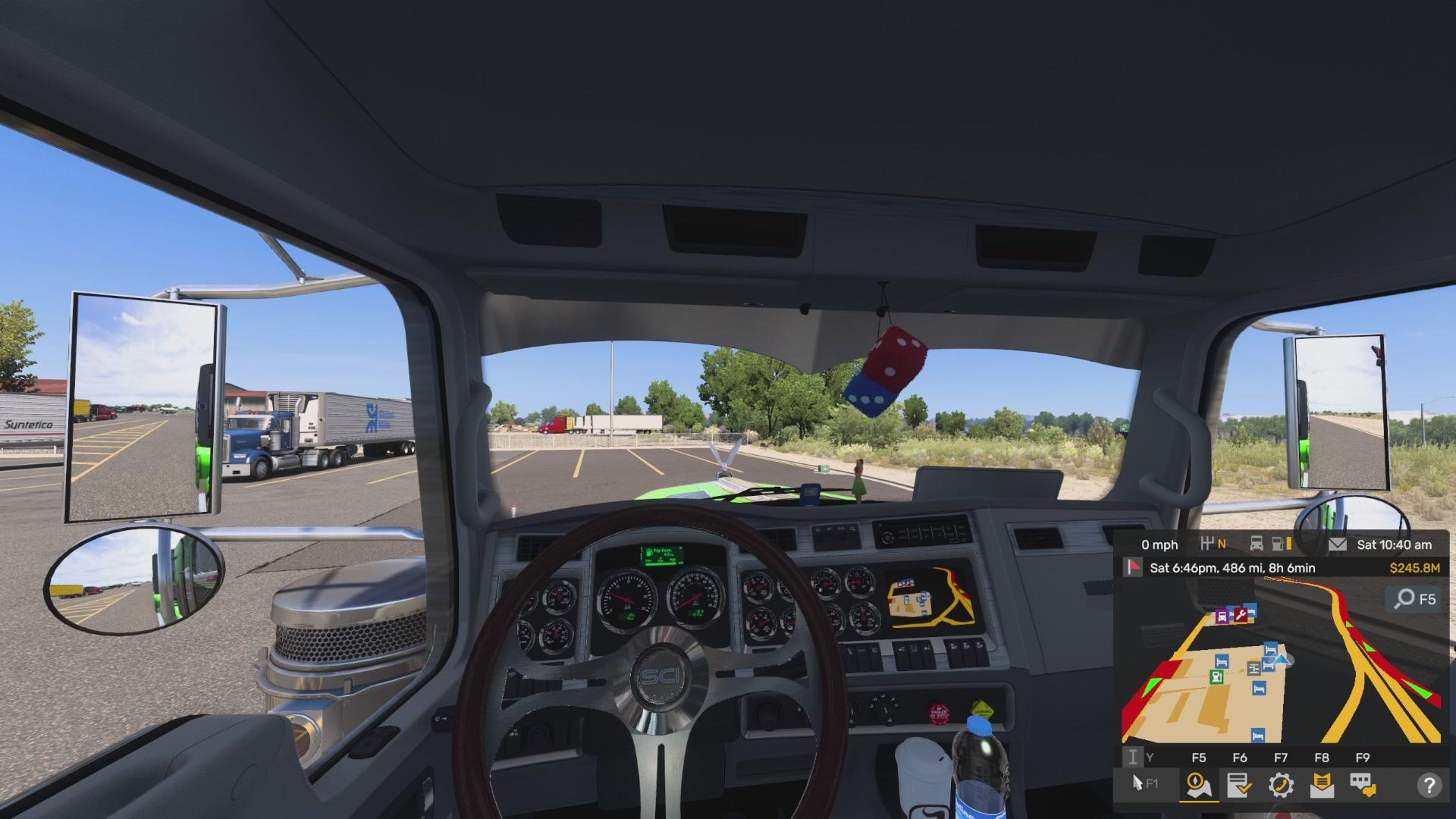1456x819 pixels.
Task: Click the question mark help button
Action: pos(1429,785)
